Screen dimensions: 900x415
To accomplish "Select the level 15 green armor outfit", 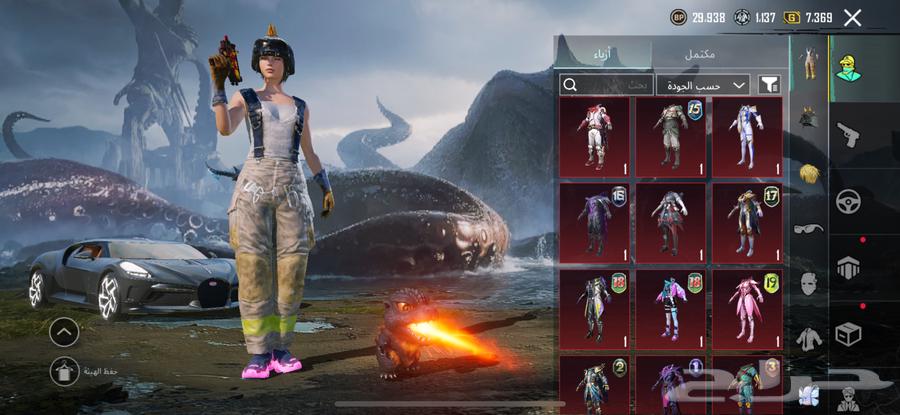I will coord(672,136).
